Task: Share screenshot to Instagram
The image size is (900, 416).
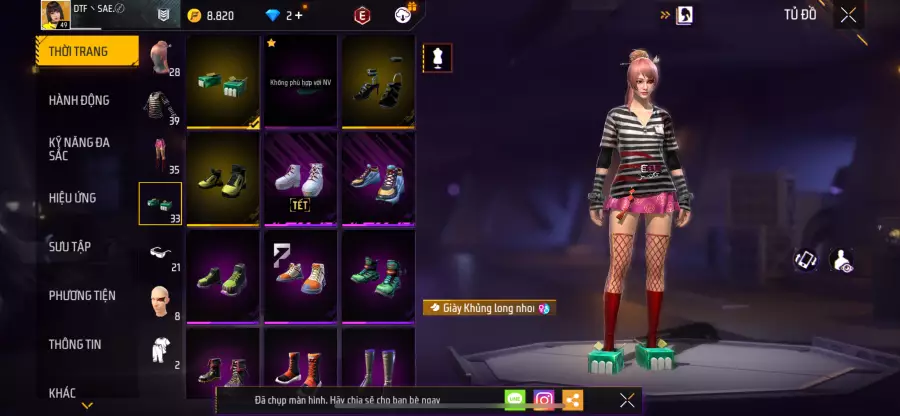Action: point(543,400)
